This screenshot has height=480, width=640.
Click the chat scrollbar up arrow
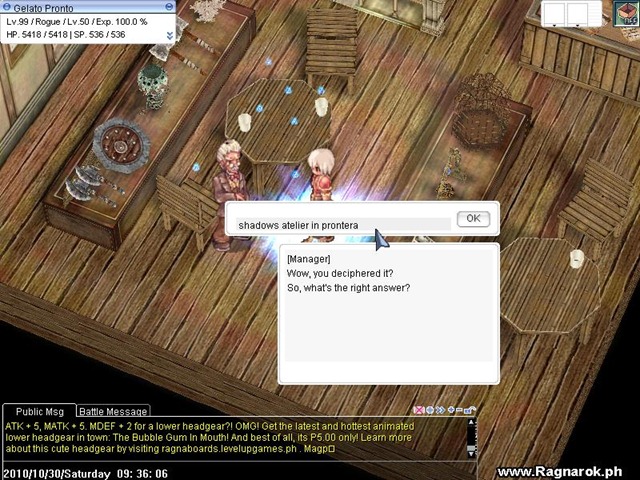[x=472, y=422]
